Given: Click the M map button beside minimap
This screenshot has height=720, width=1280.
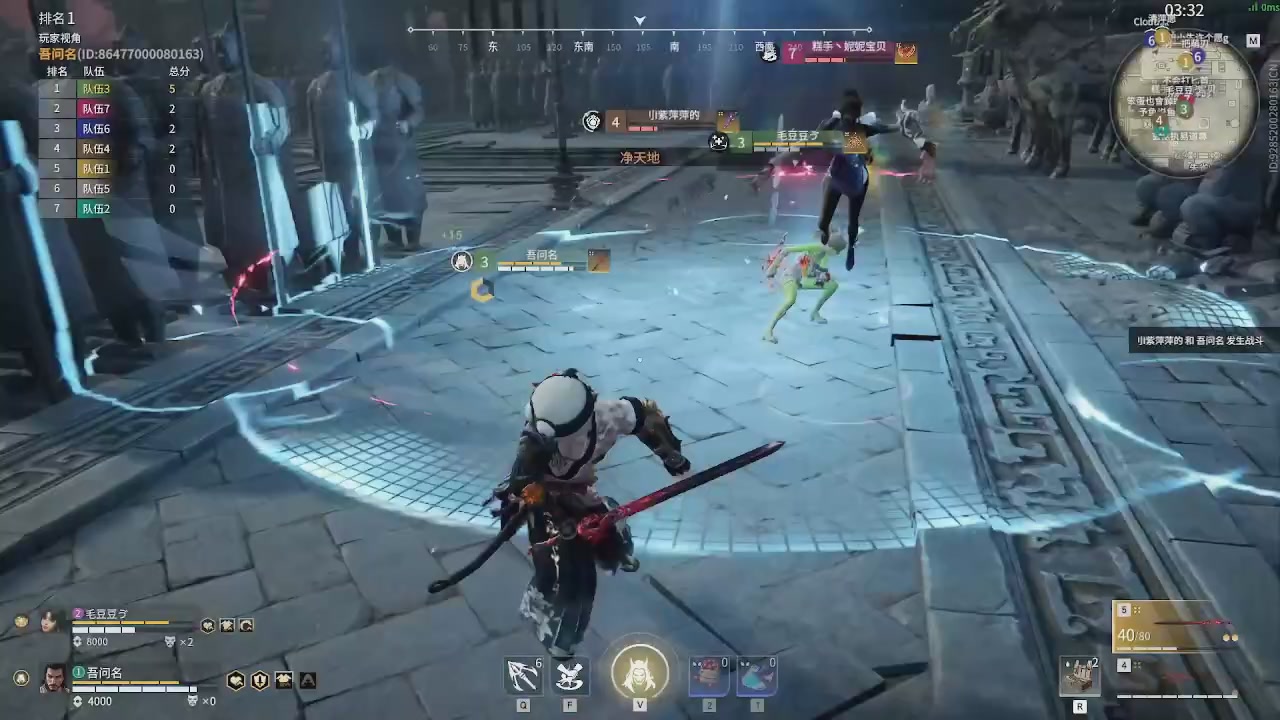Looking at the screenshot, I should click(x=1253, y=41).
